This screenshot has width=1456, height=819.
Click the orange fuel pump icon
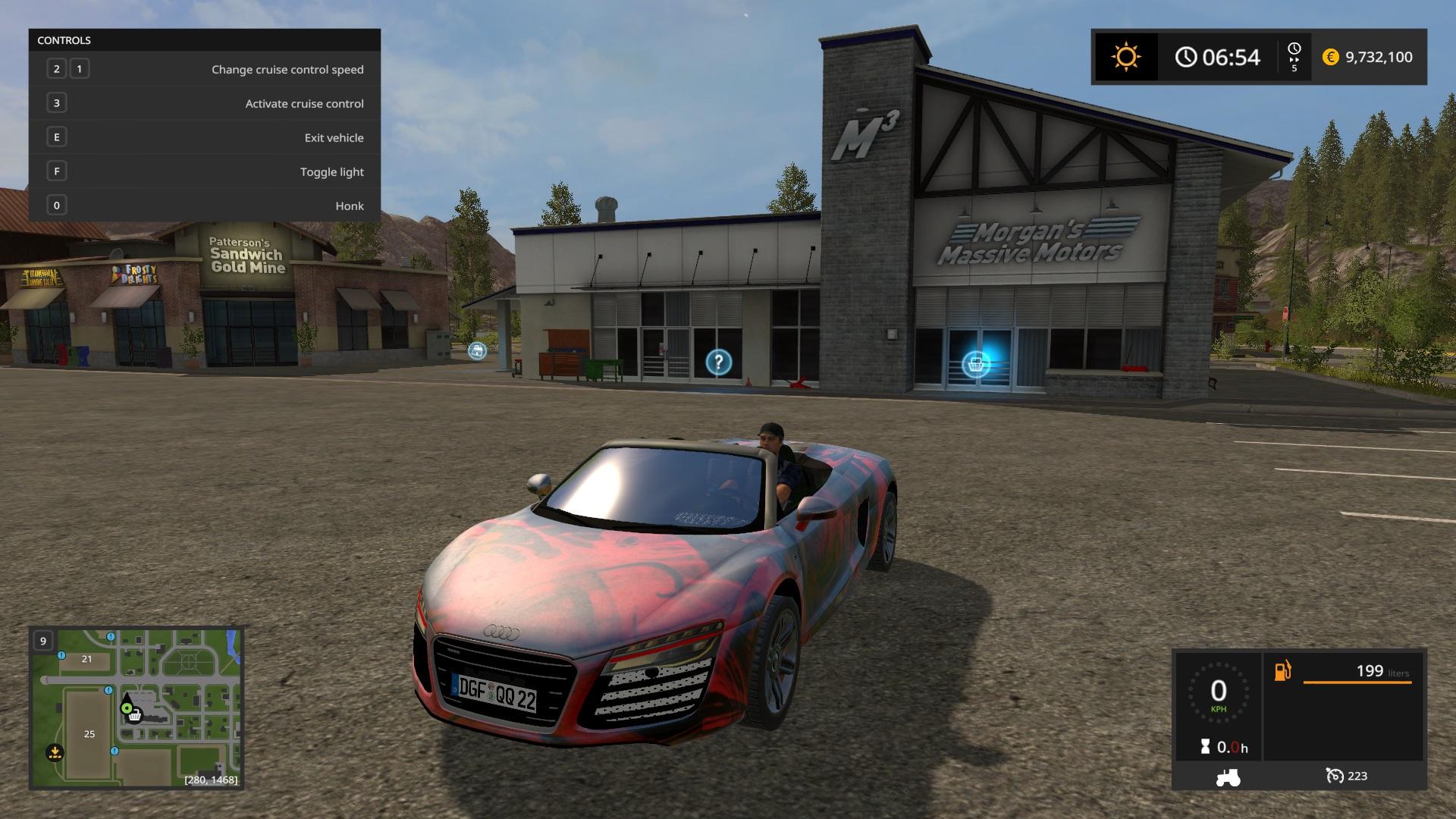(1282, 671)
